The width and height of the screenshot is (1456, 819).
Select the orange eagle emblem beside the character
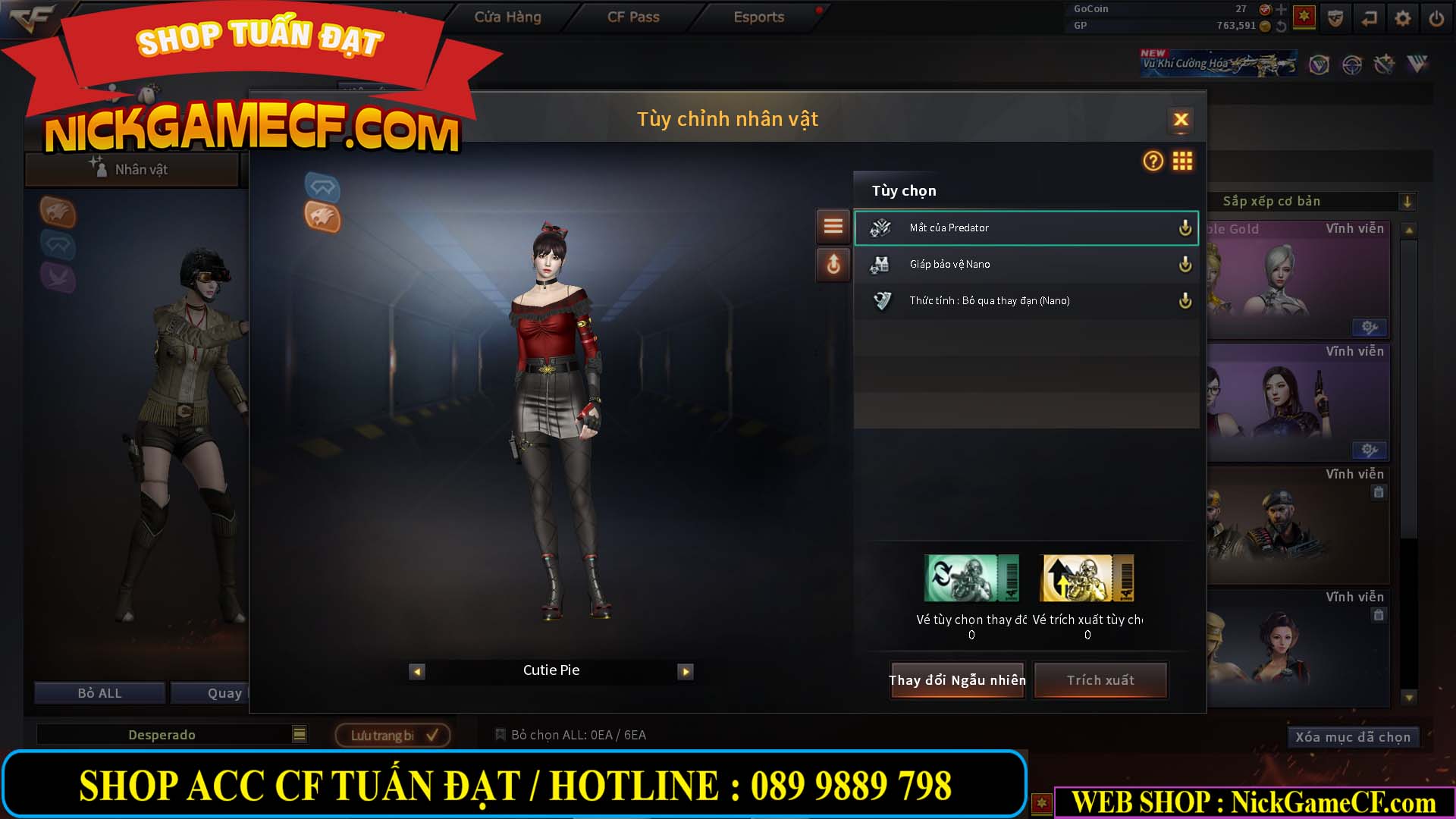322,220
